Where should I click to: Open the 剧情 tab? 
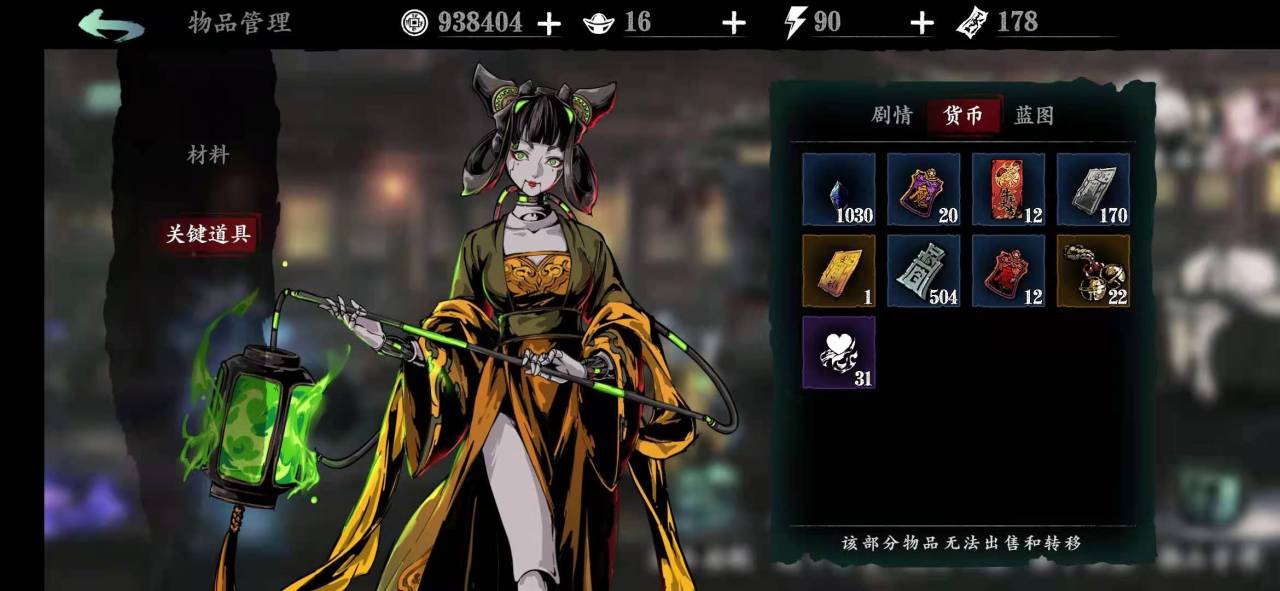point(891,116)
